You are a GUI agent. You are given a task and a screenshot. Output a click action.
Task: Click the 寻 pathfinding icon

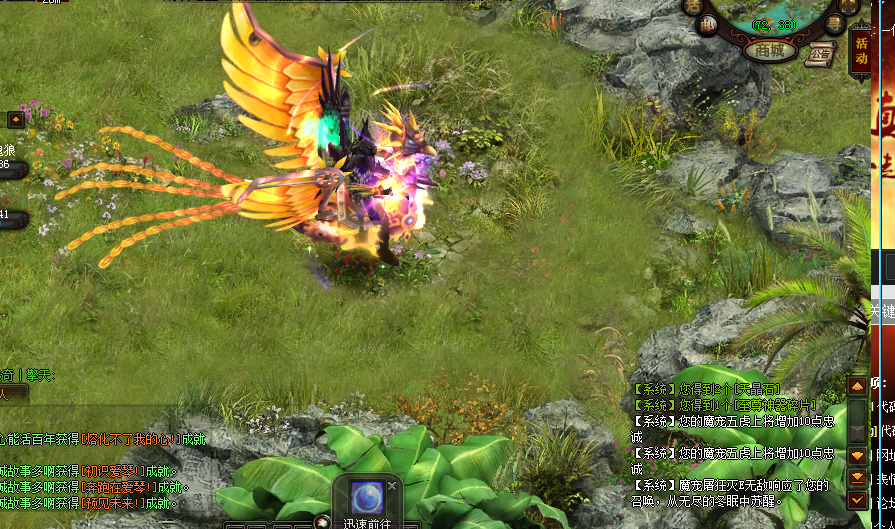pyautogui.click(x=832, y=24)
